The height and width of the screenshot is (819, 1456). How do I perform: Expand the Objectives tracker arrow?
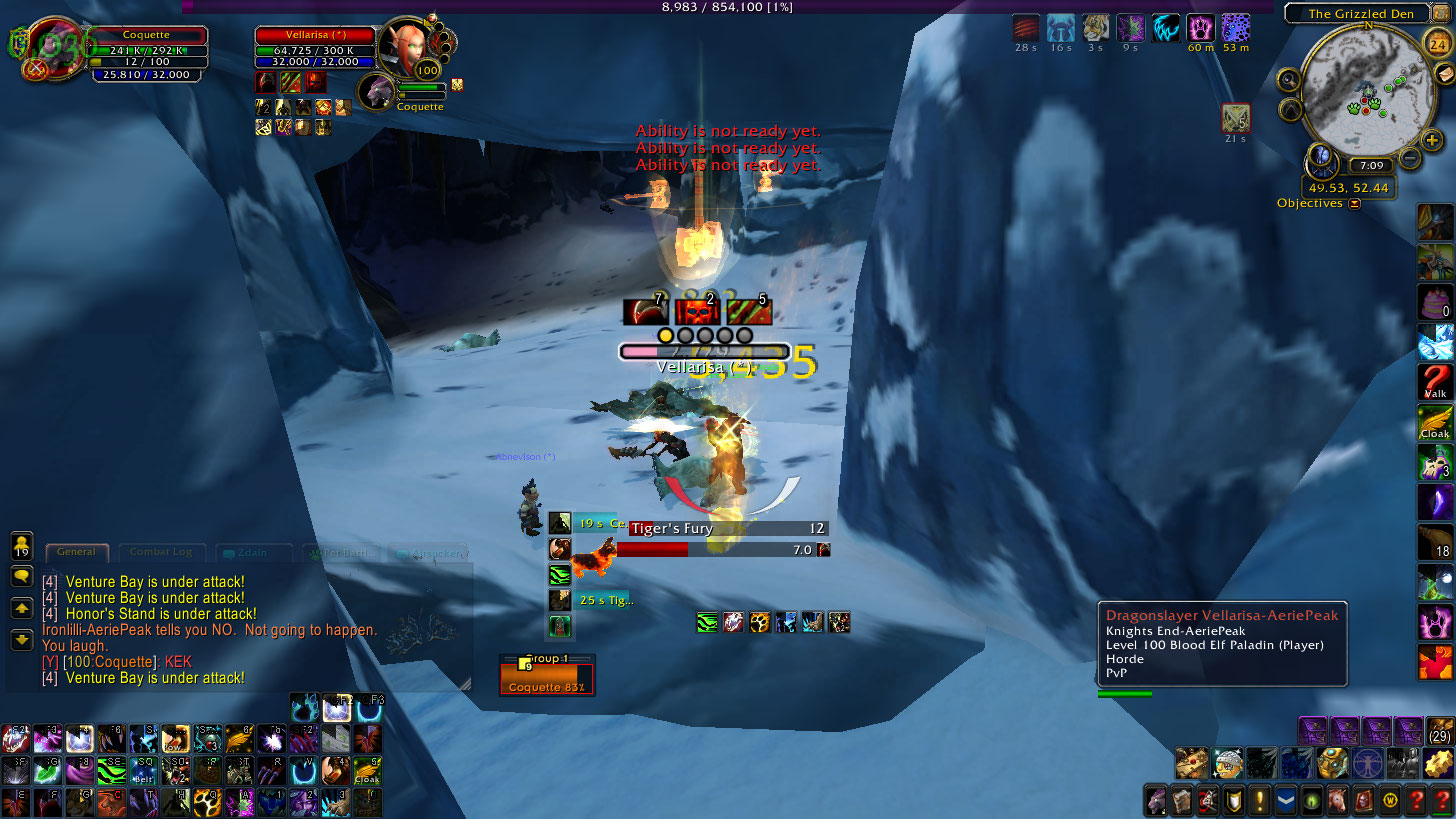(1355, 204)
